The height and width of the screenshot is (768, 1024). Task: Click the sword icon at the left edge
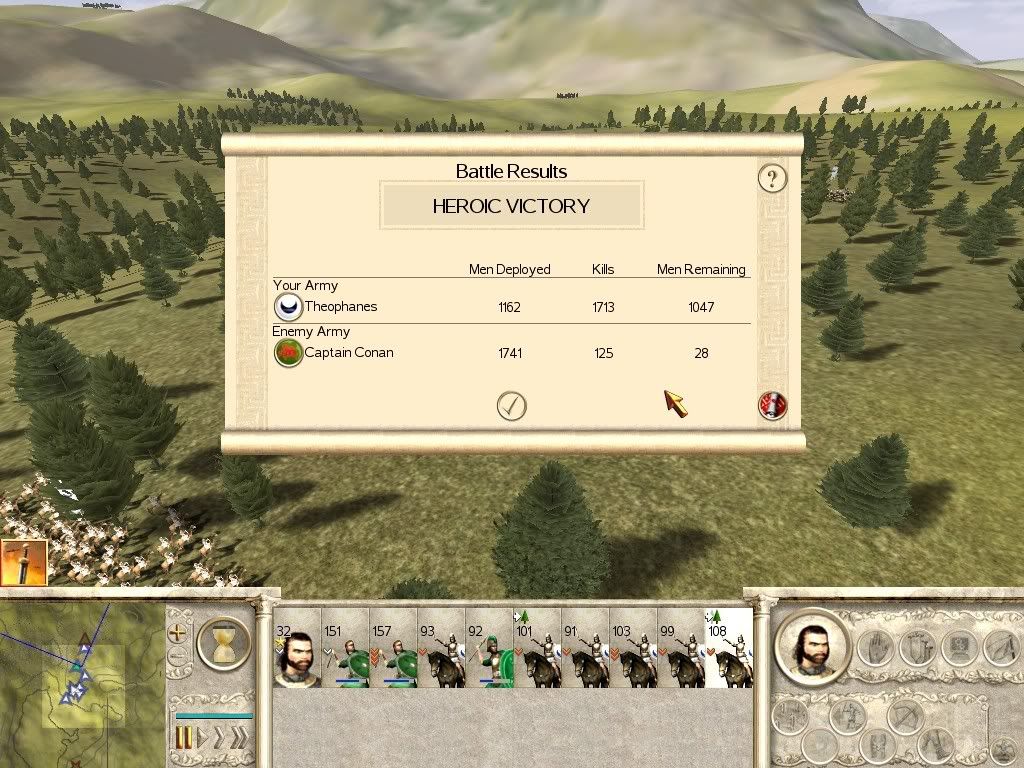(x=19, y=562)
